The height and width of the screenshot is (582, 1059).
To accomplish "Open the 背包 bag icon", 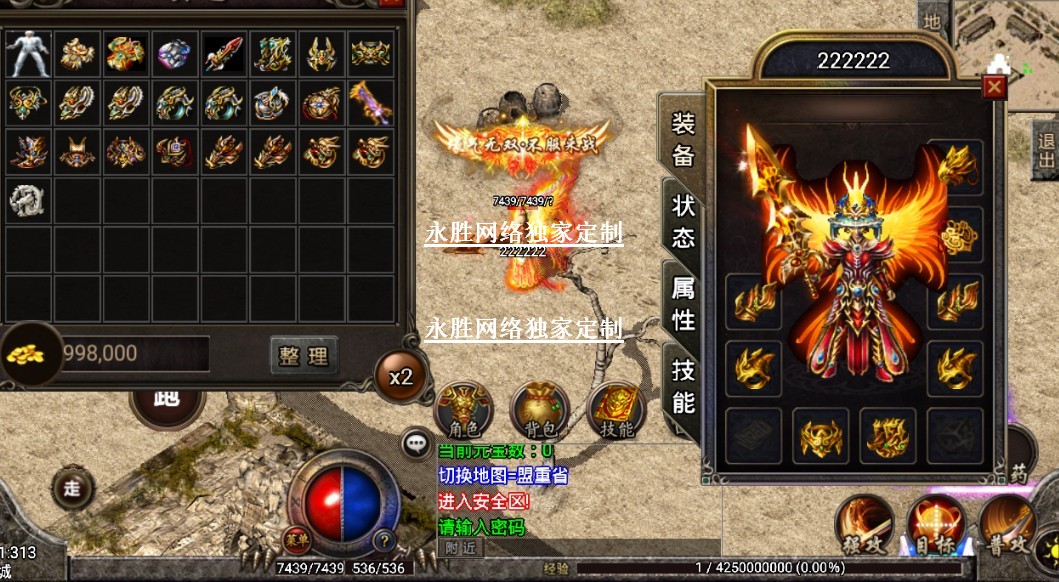I will [540, 410].
